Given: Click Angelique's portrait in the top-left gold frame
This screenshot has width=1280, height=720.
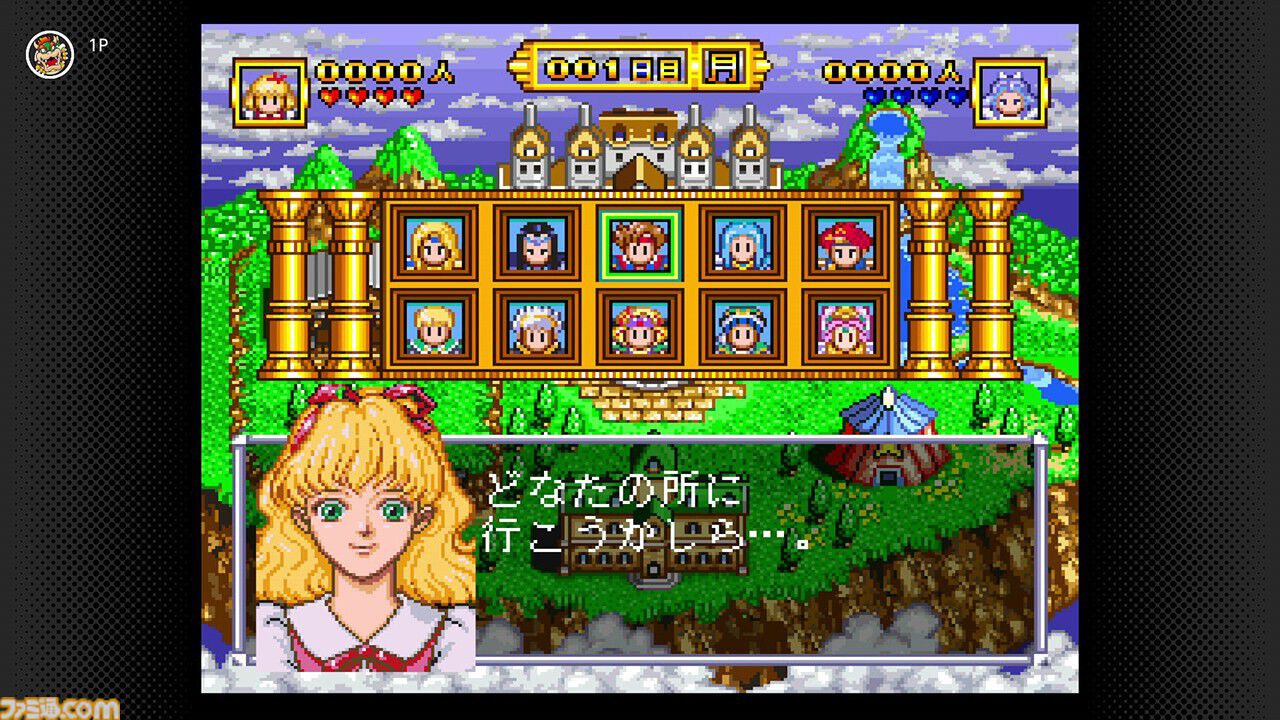Looking at the screenshot, I should pos(268,90).
